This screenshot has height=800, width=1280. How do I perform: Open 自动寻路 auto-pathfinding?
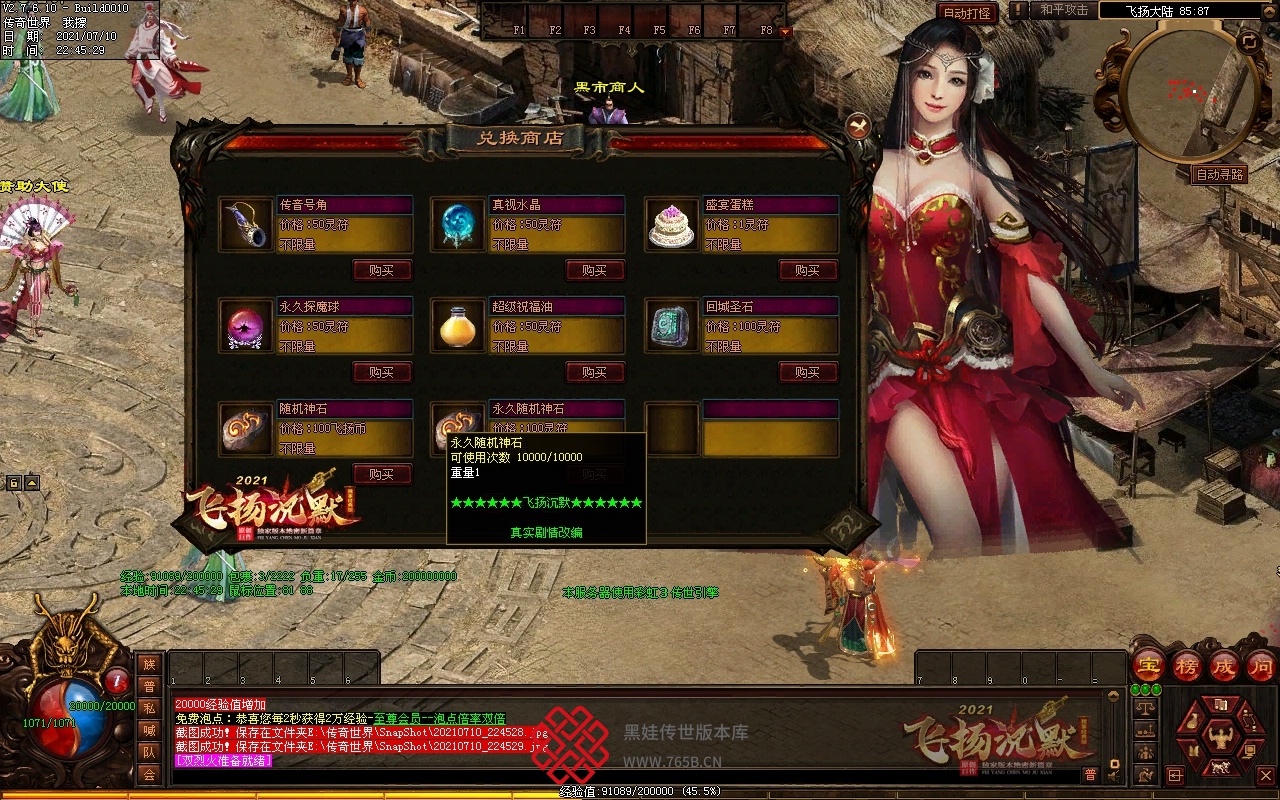tap(1220, 174)
